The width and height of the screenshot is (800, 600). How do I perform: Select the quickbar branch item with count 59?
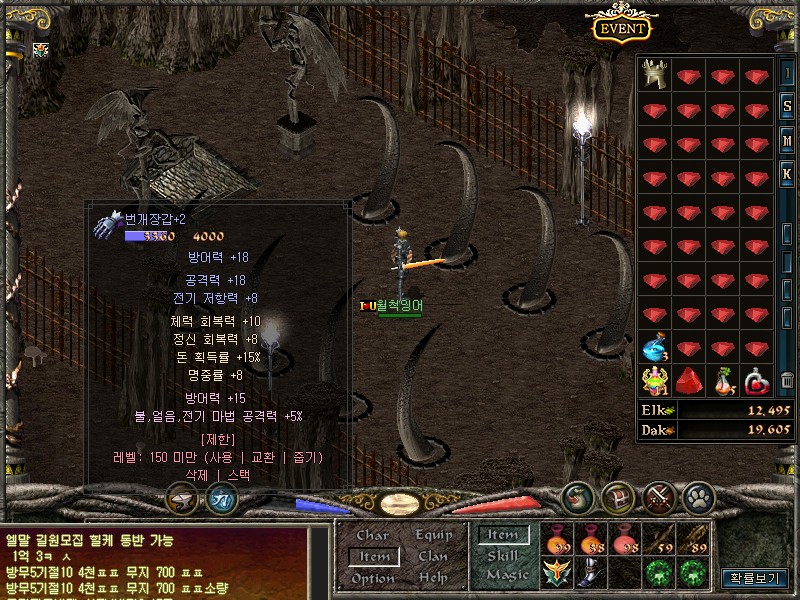(658, 541)
